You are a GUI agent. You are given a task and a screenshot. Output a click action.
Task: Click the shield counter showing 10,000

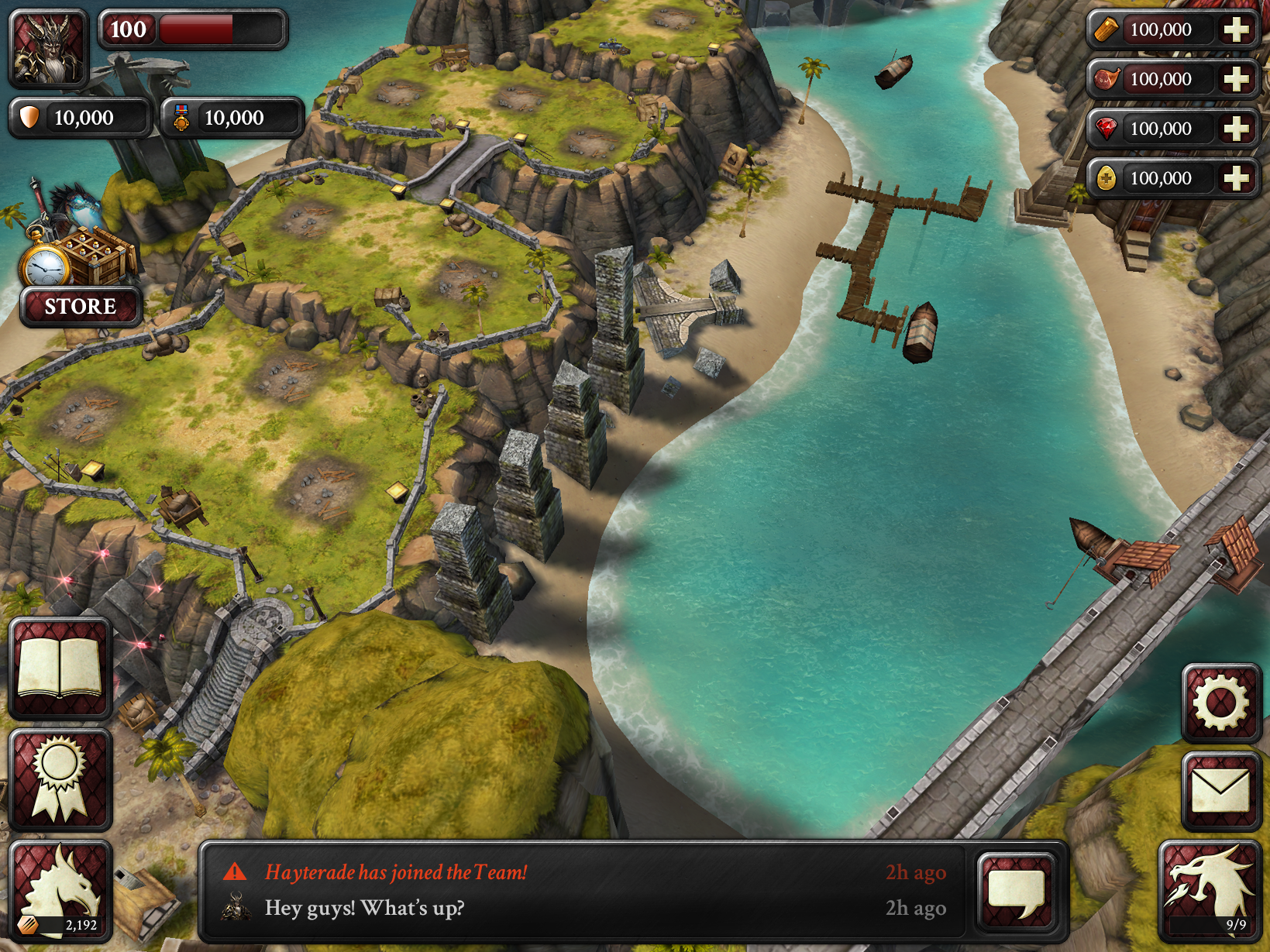coord(80,118)
